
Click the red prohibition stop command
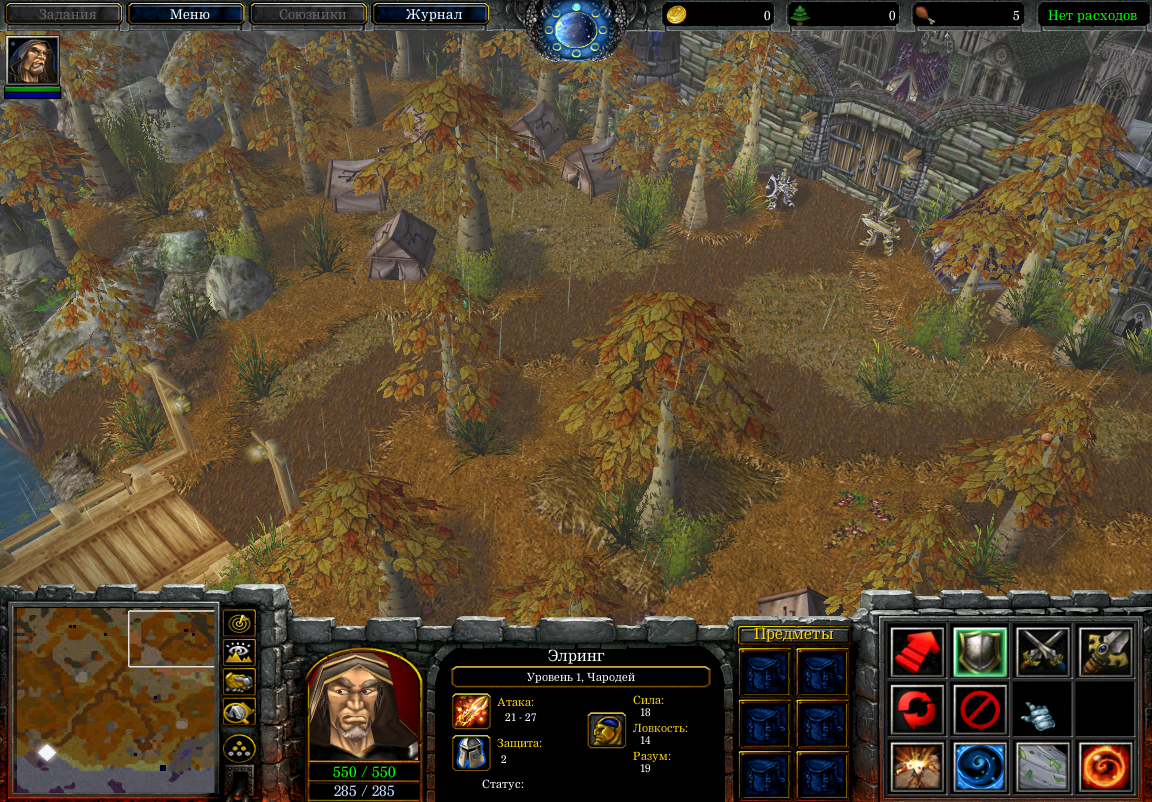click(x=979, y=709)
